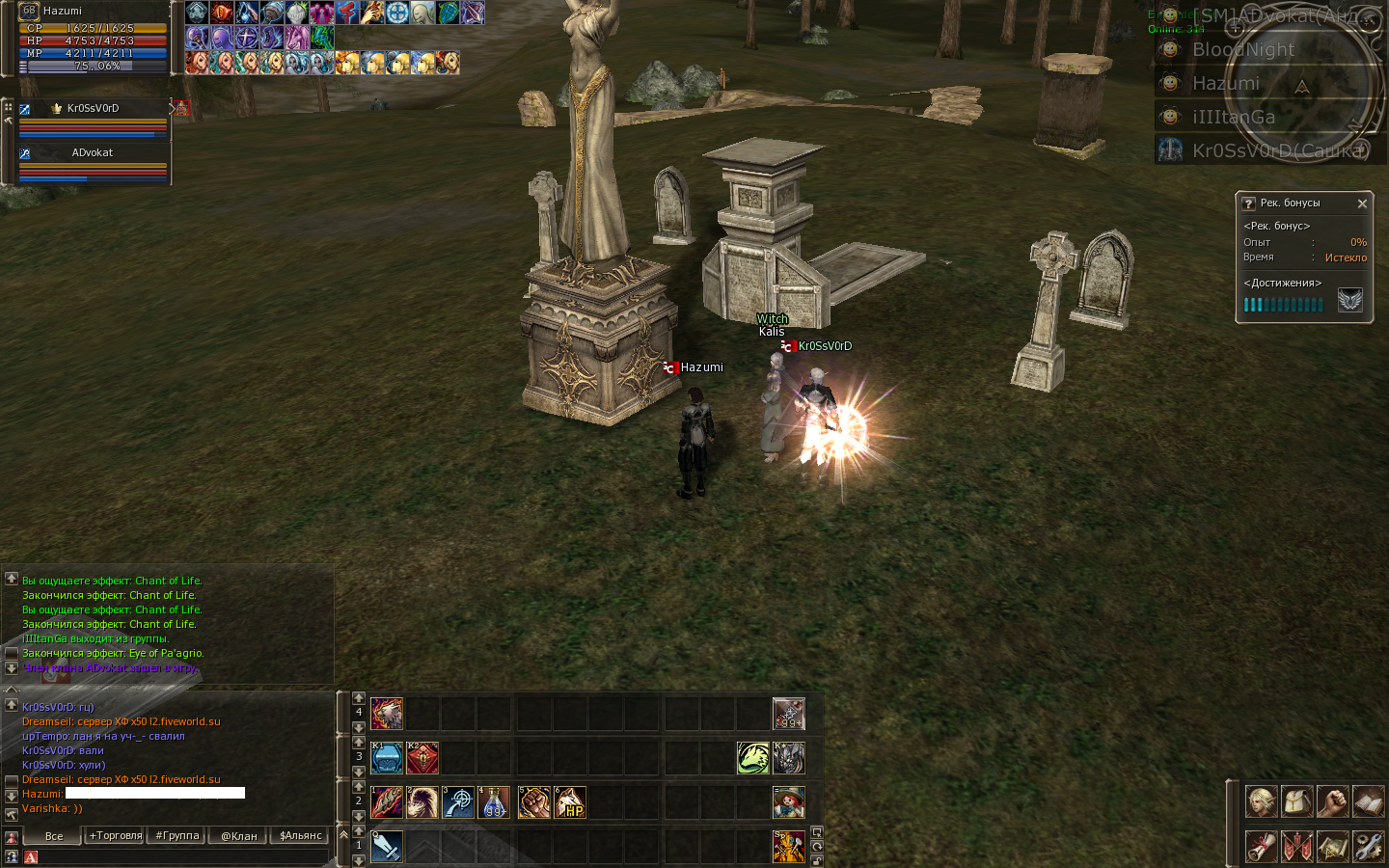Viewport: 1389px width, 868px height.
Task: Open the system settings wrench icon
Action: (1368, 846)
